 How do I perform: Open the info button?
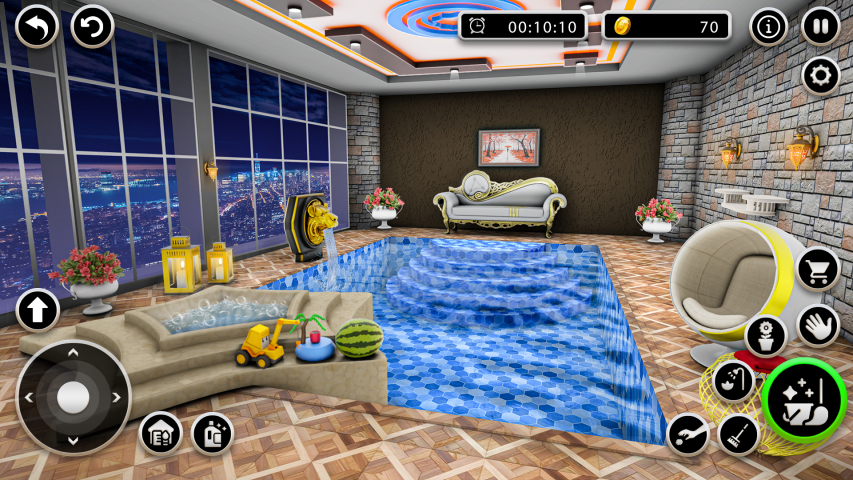pos(768,27)
